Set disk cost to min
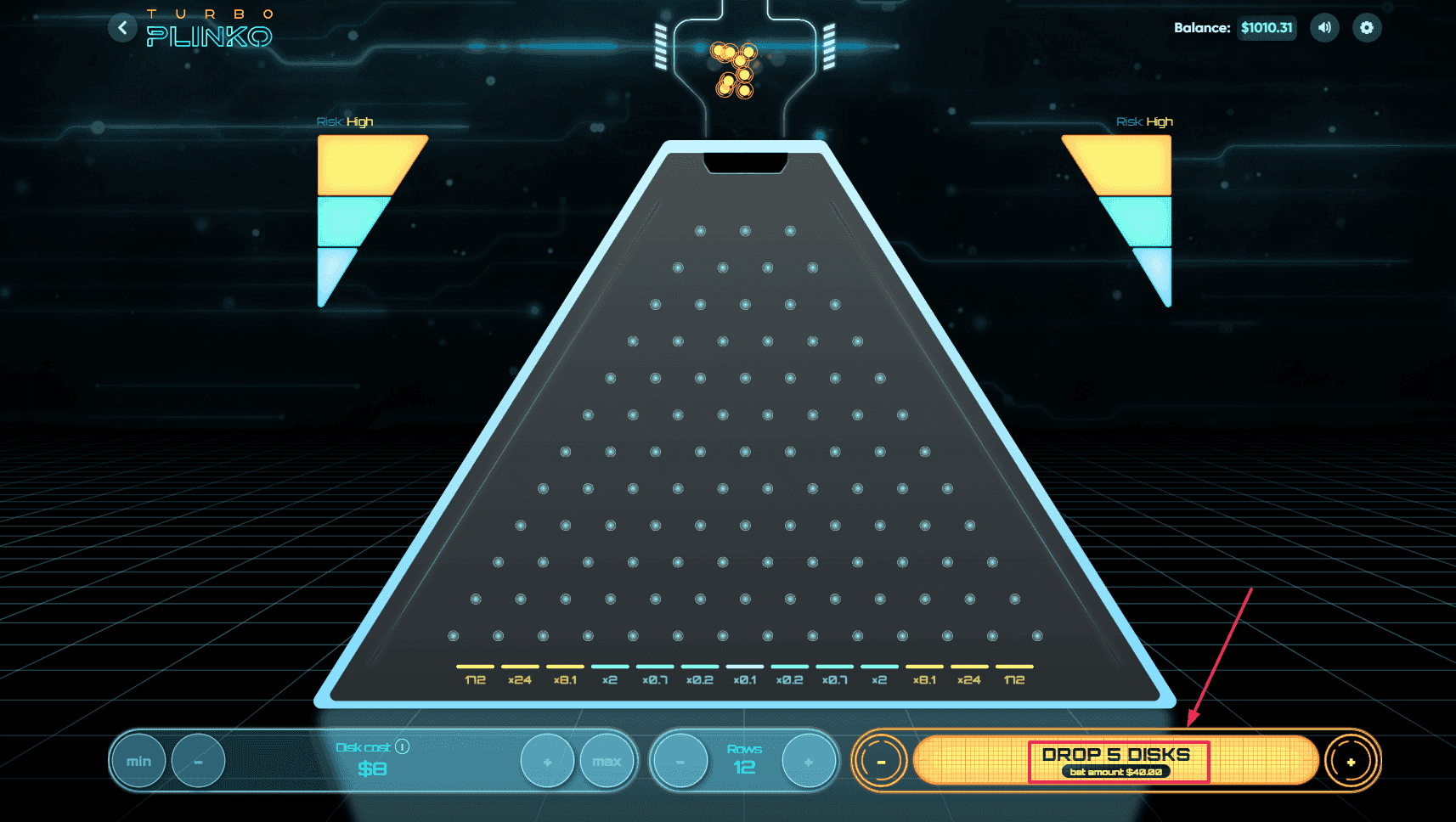This screenshot has width=1456, height=822. pyautogui.click(x=138, y=761)
